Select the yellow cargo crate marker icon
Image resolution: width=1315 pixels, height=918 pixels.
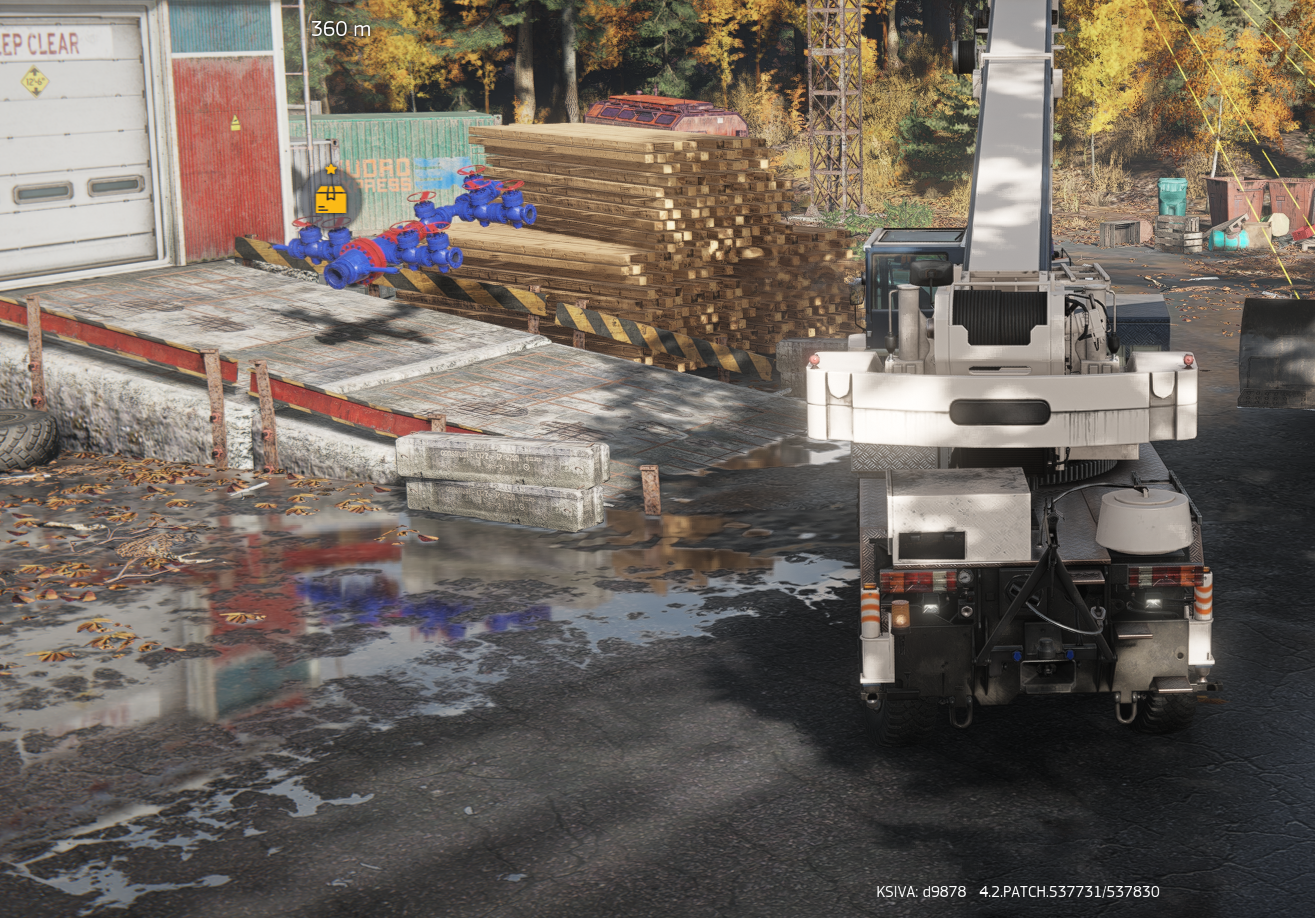tap(330, 198)
